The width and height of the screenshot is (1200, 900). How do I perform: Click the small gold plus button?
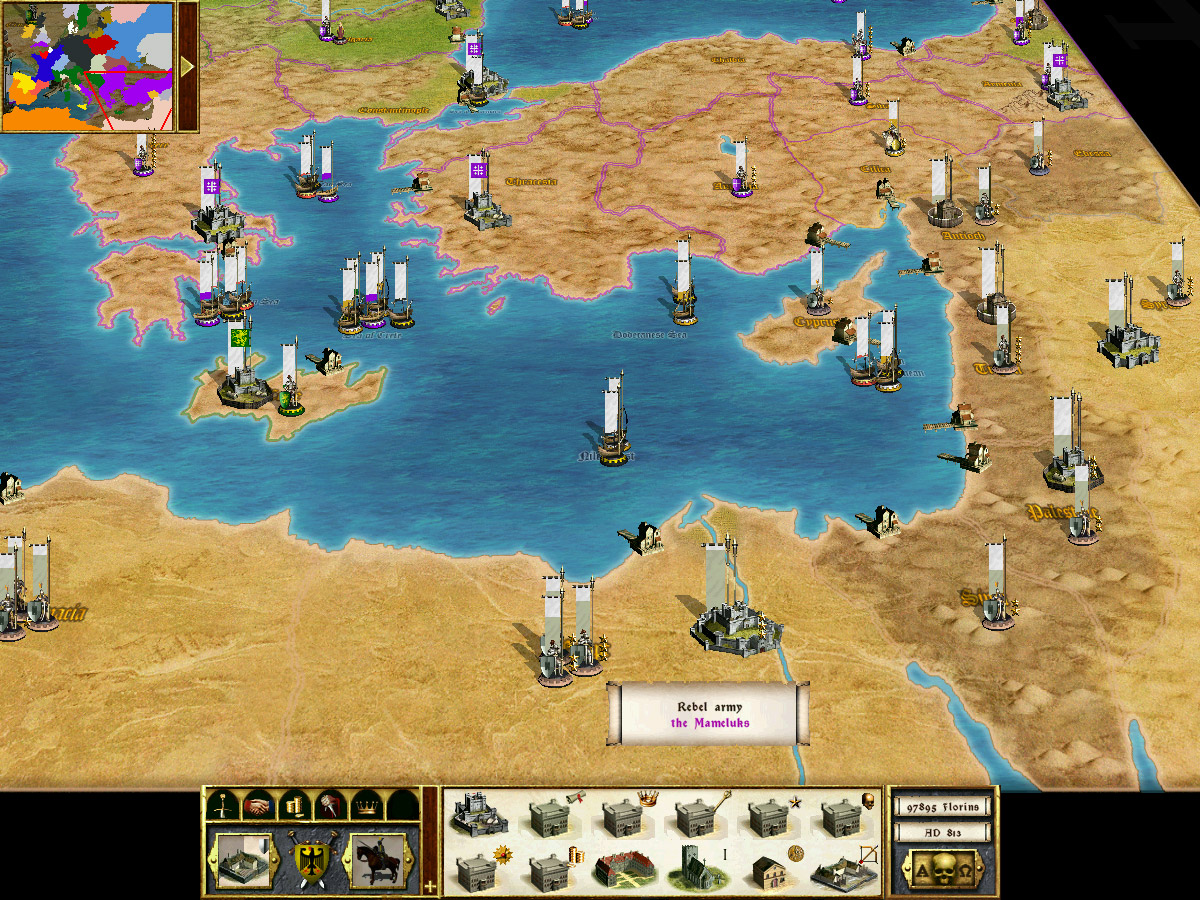(x=430, y=886)
